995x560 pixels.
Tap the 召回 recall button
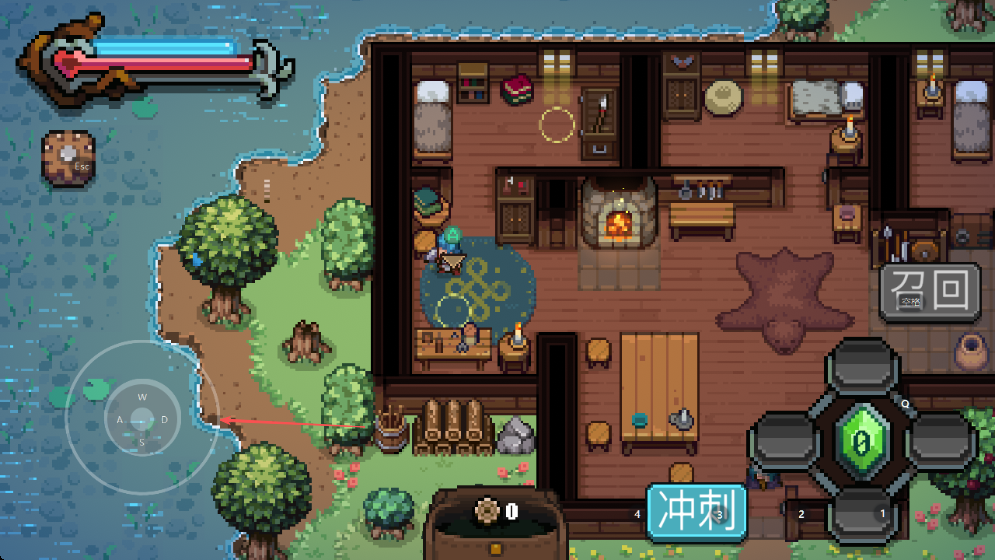click(x=929, y=291)
